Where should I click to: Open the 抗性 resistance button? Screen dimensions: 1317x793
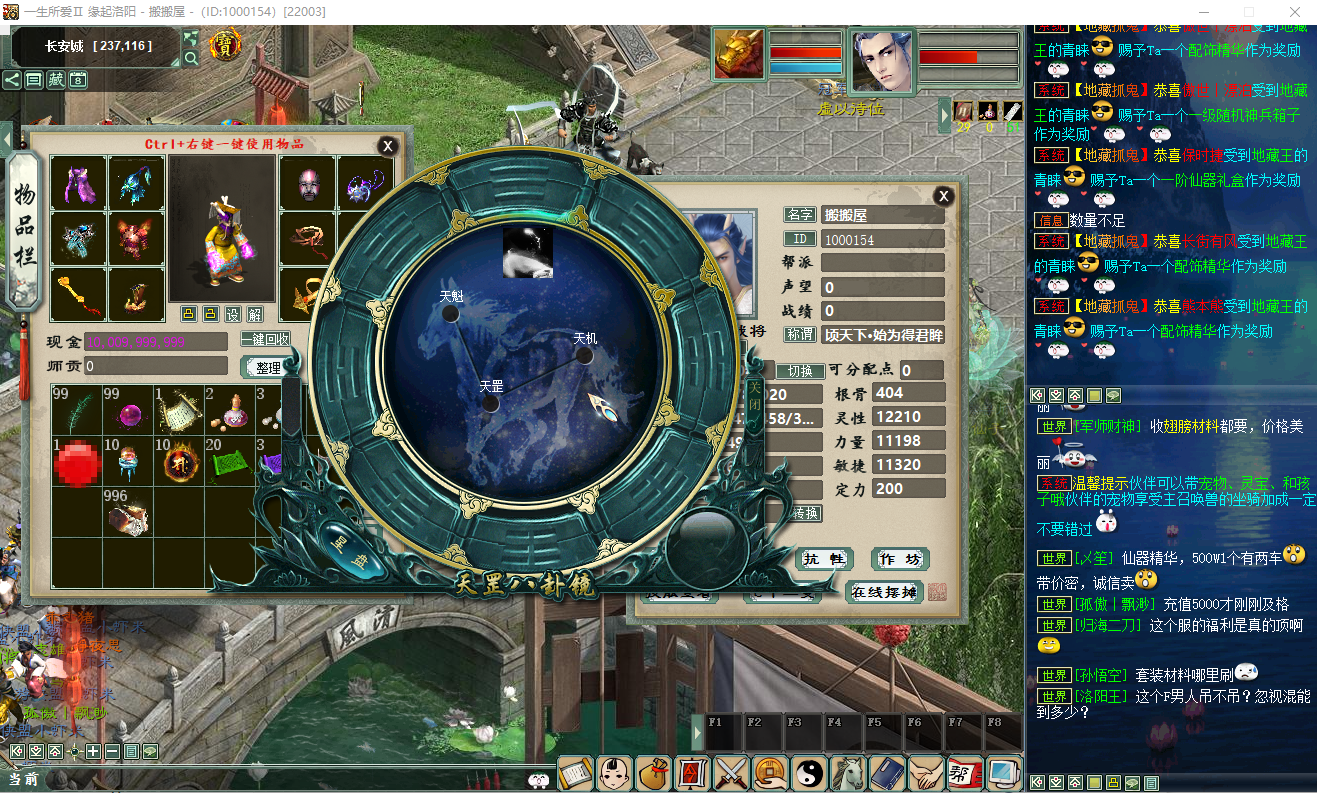coord(825,559)
